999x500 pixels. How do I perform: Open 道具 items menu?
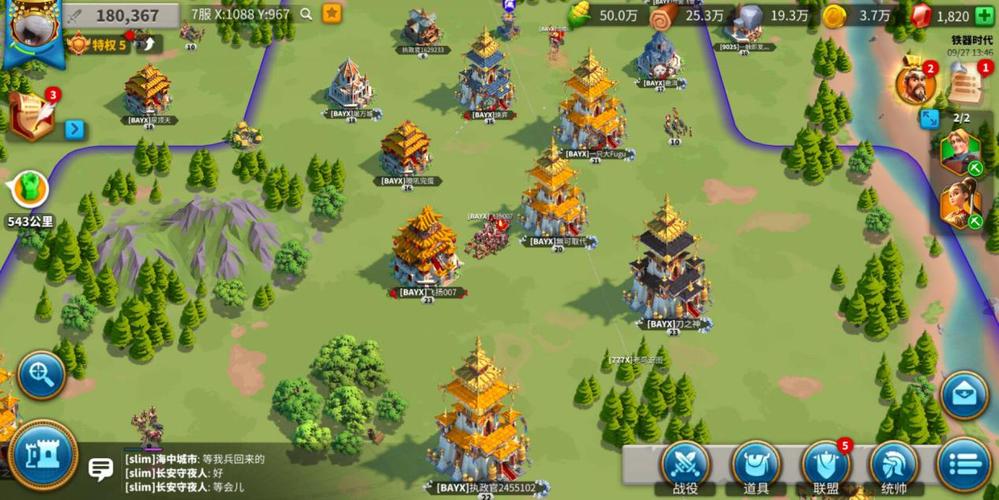click(x=756, y=466)
